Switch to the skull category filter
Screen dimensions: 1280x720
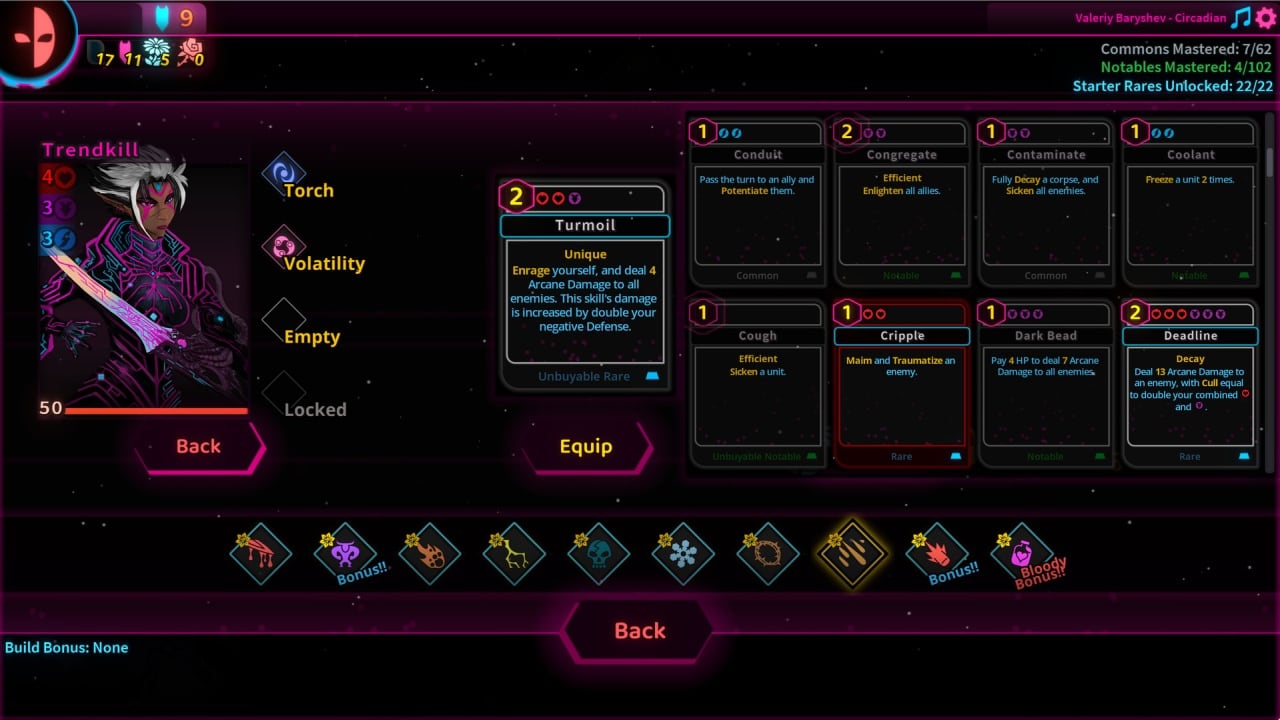click(598, 554)
